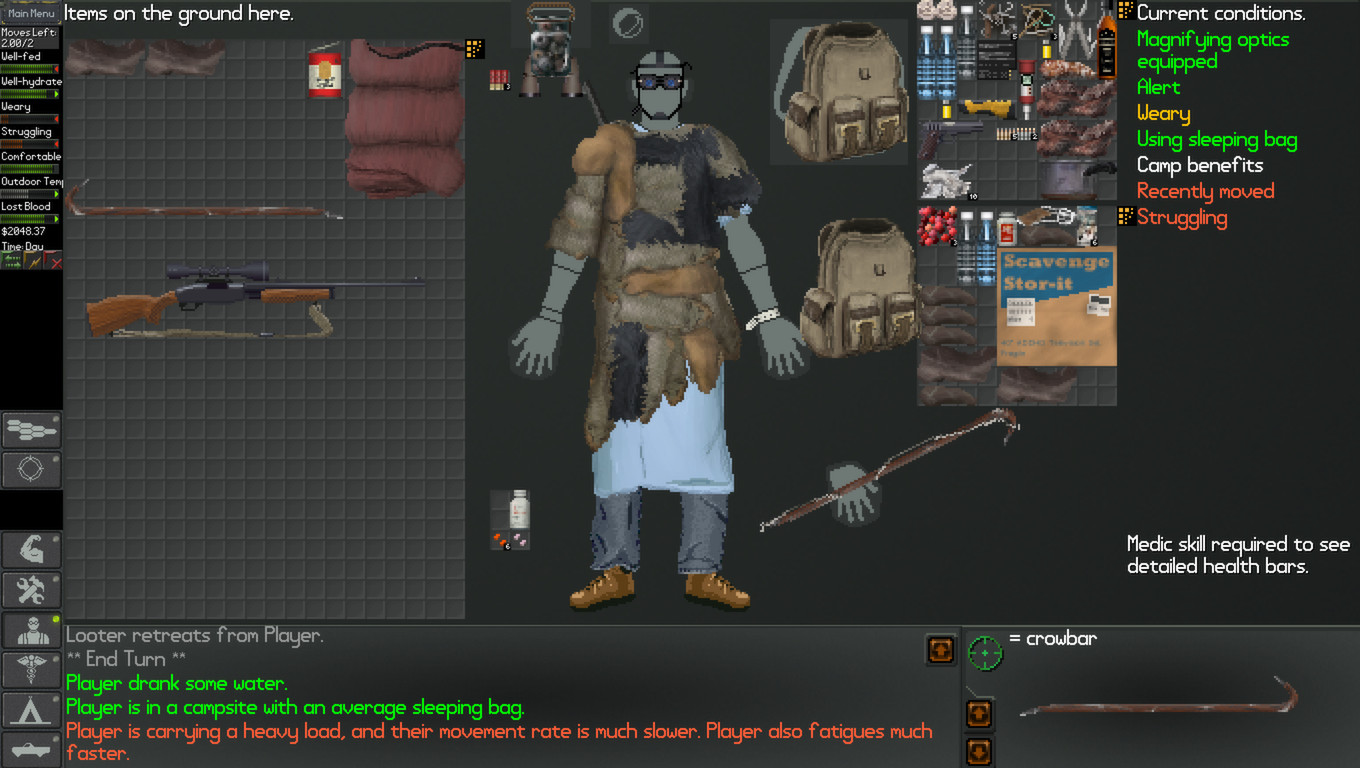Image resolution: width=1360 pixels, height=768 pixels.
Task: Open the crafting screen
Action: coord(31,590)
